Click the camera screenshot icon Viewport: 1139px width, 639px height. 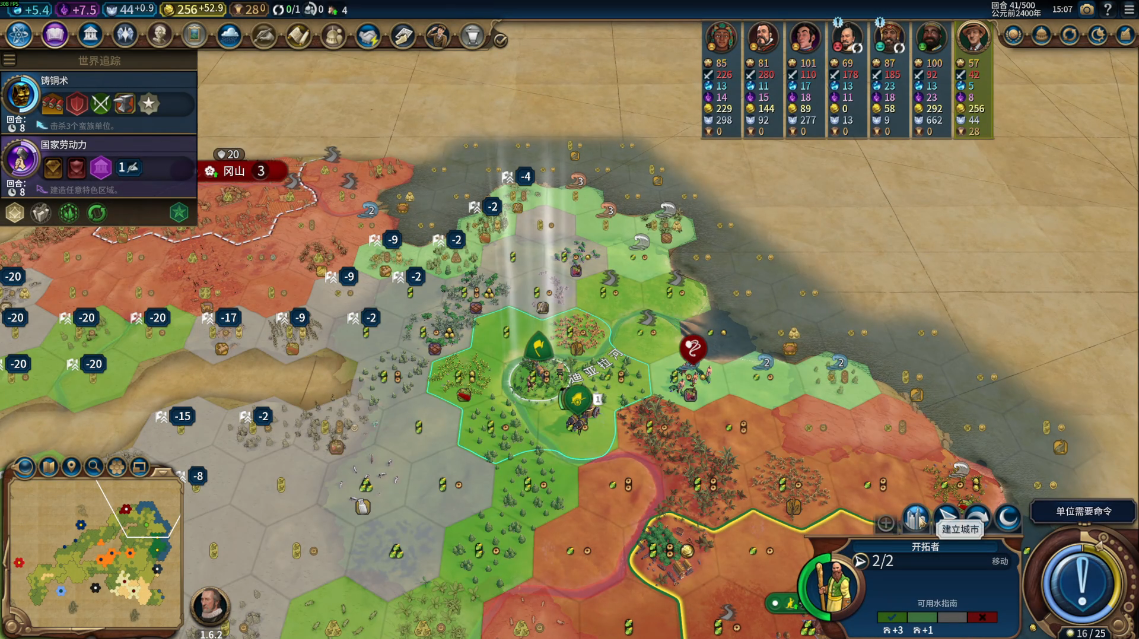1087,9
